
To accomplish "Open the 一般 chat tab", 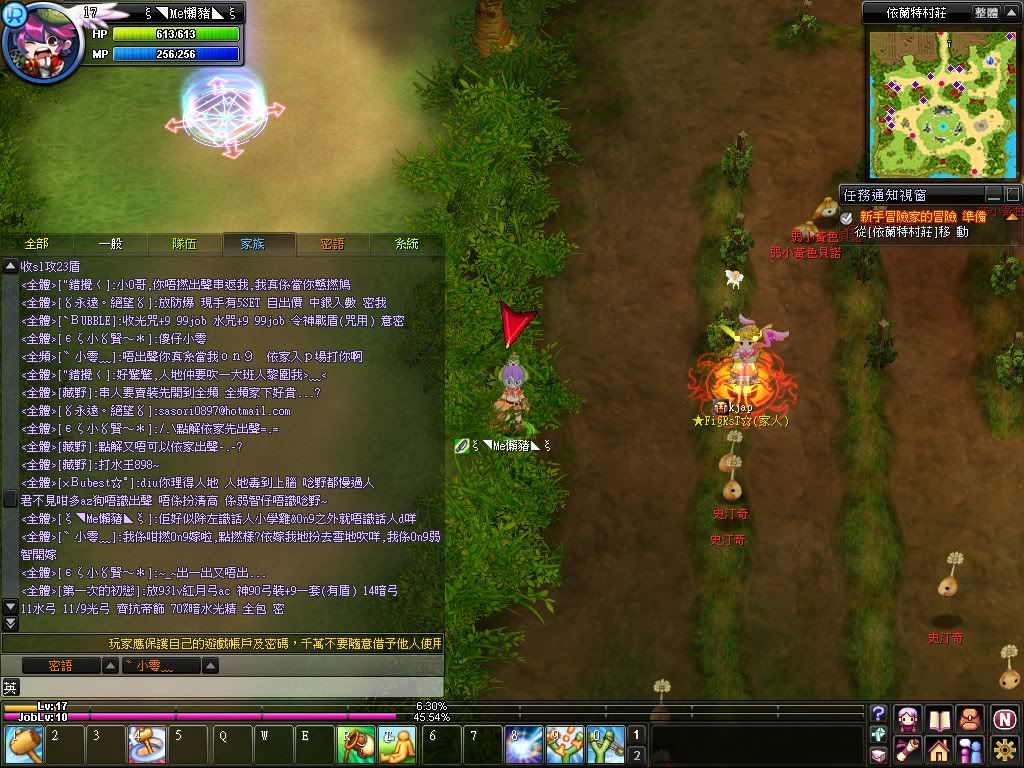I will pyautogui.click(x=110, y=243).
